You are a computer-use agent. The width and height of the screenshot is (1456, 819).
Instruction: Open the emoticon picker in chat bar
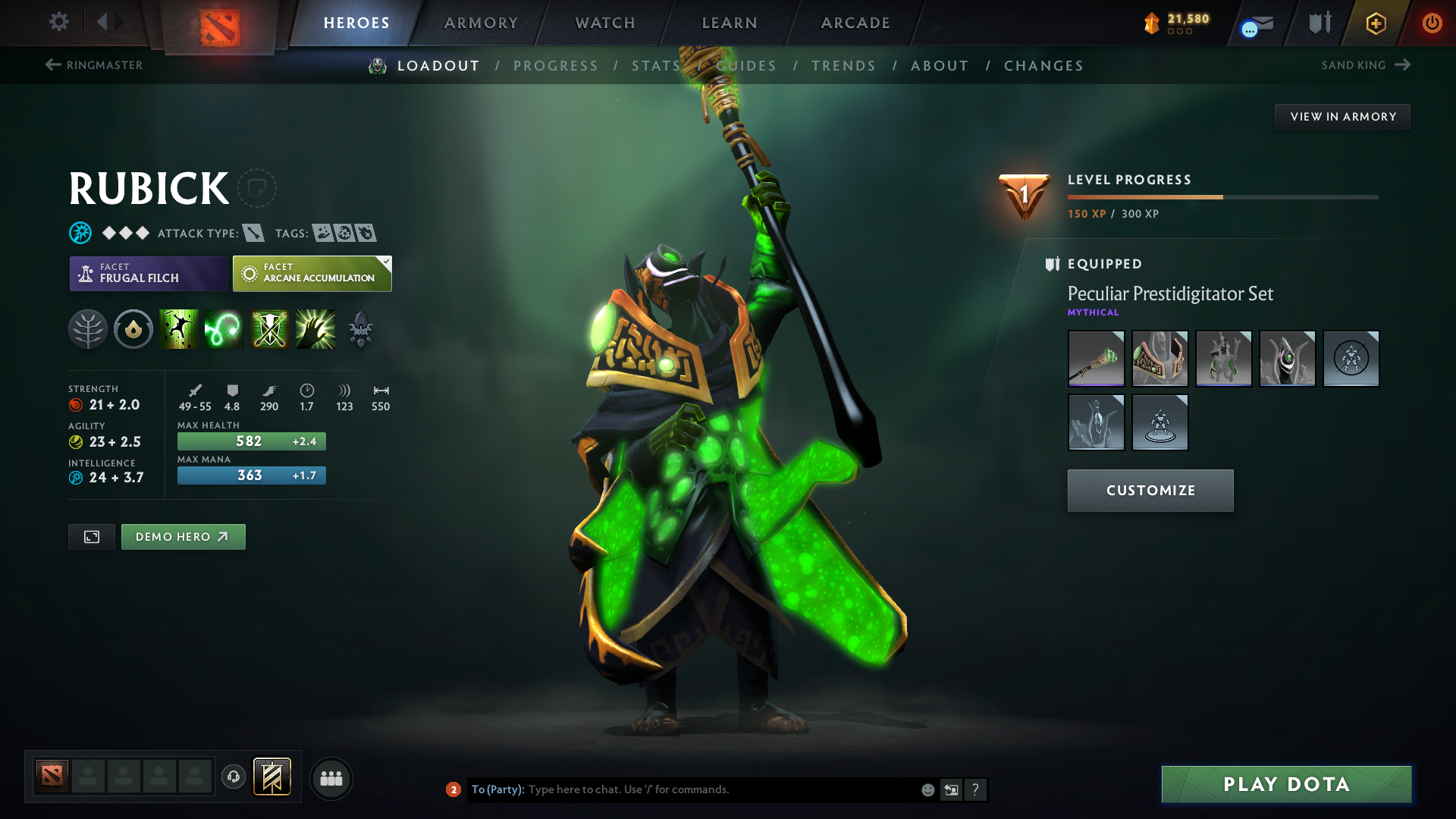point(927,789)
